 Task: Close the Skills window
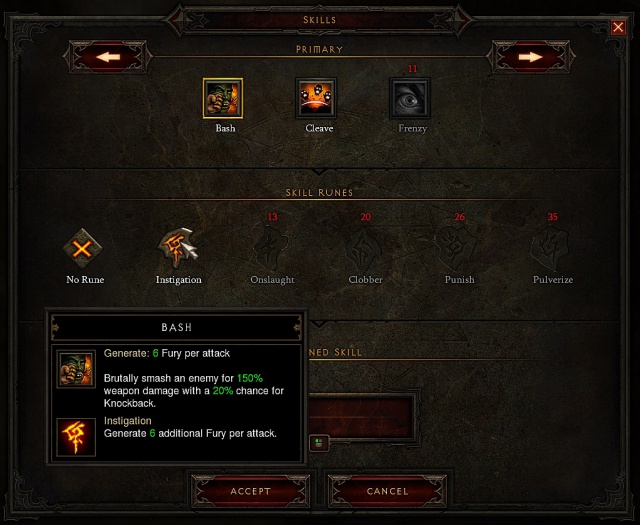point(617,28)
